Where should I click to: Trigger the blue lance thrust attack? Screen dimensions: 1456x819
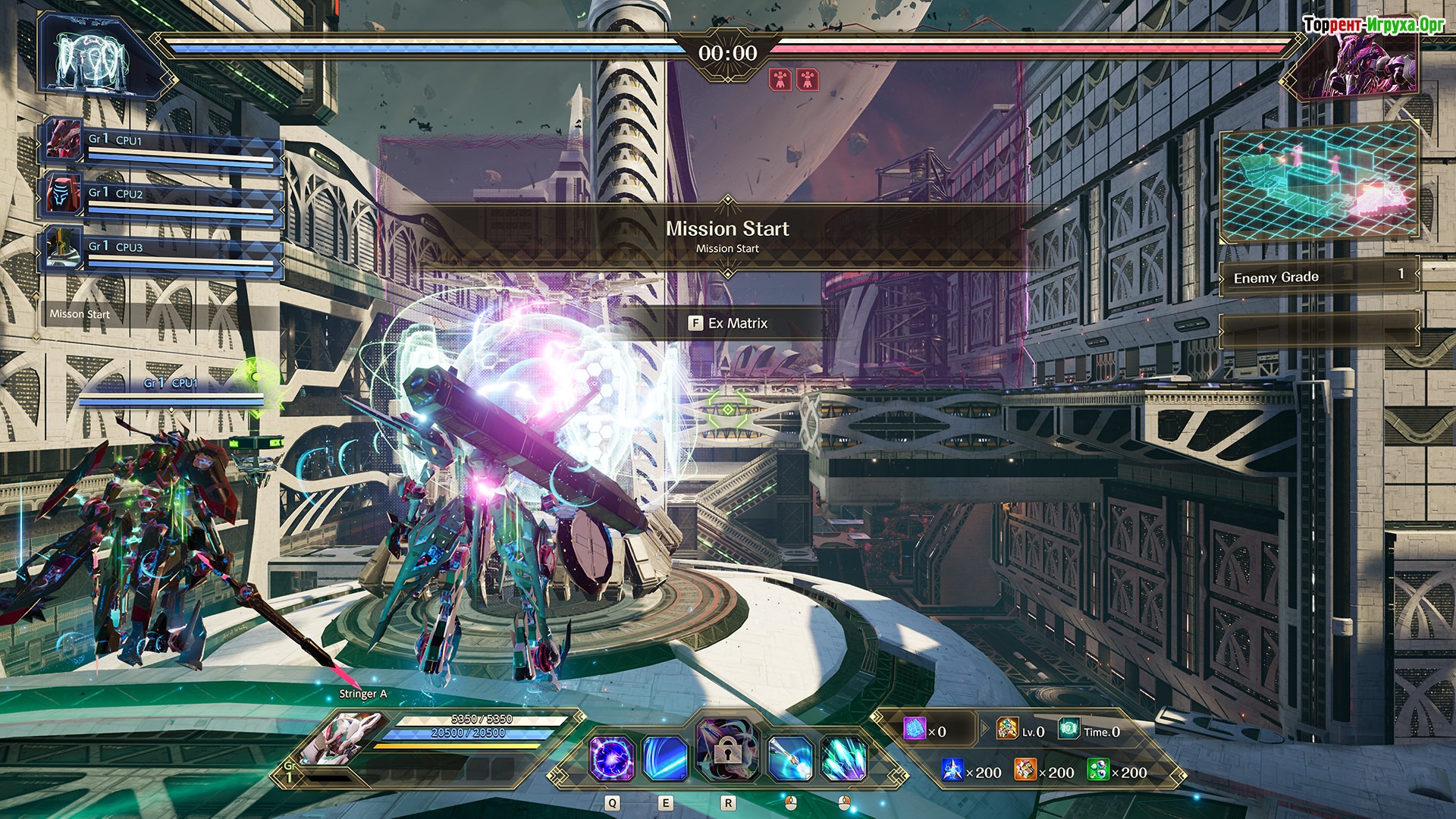(x=789, y=758)
